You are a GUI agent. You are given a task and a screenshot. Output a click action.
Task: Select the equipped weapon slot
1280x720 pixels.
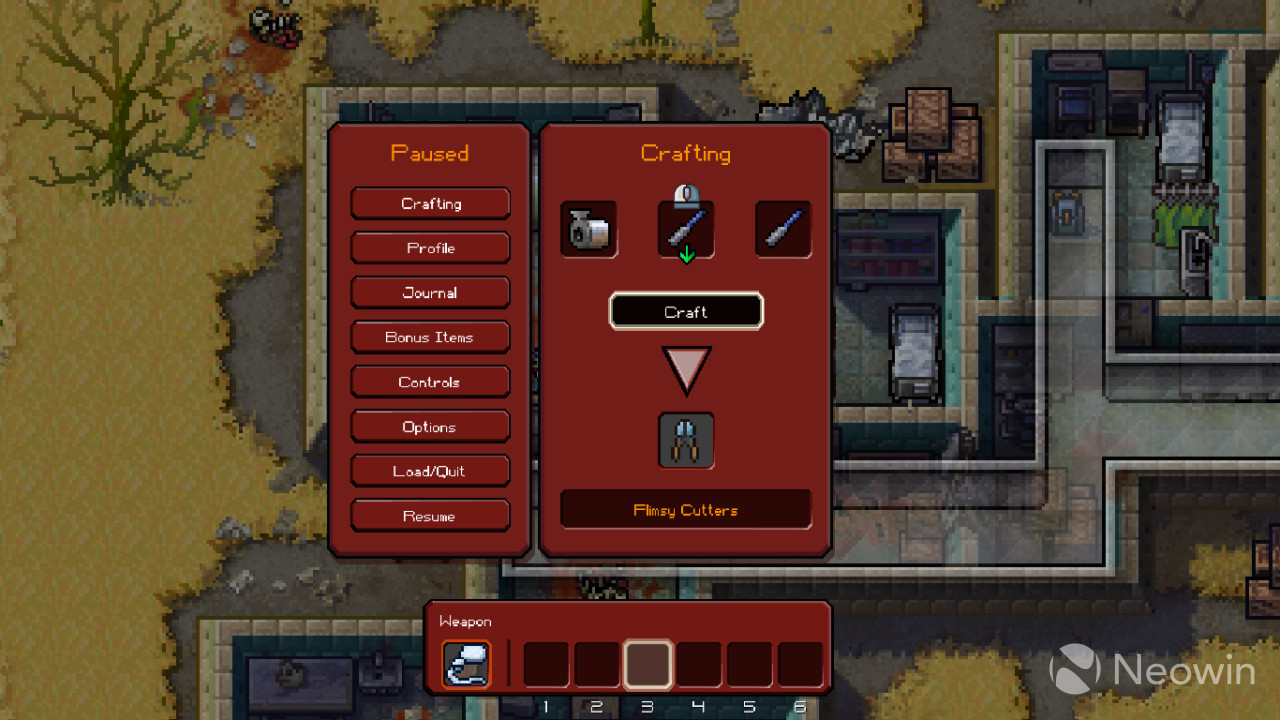467,665
